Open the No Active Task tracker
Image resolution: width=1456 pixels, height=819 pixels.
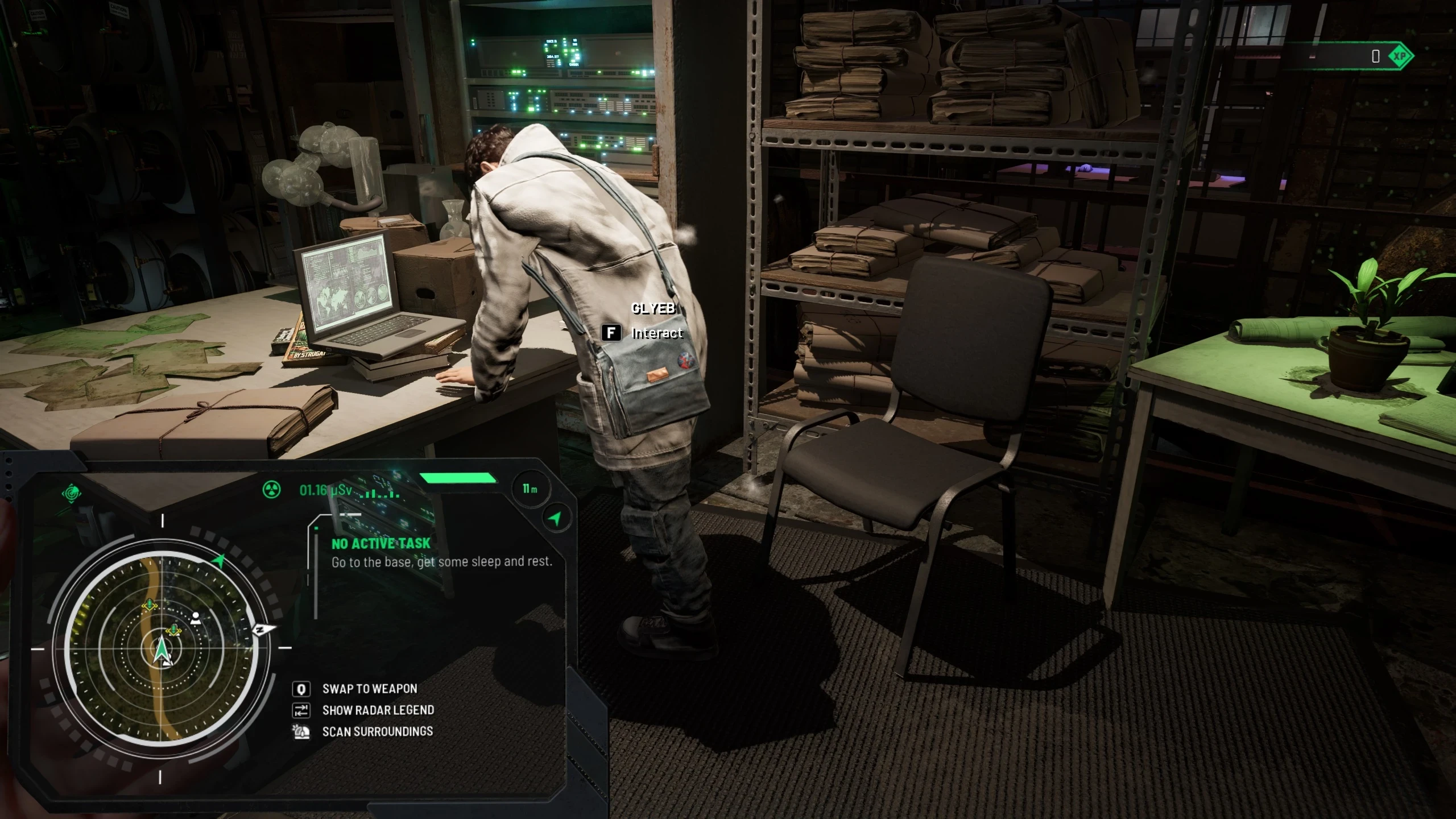[x=380, y=544]
